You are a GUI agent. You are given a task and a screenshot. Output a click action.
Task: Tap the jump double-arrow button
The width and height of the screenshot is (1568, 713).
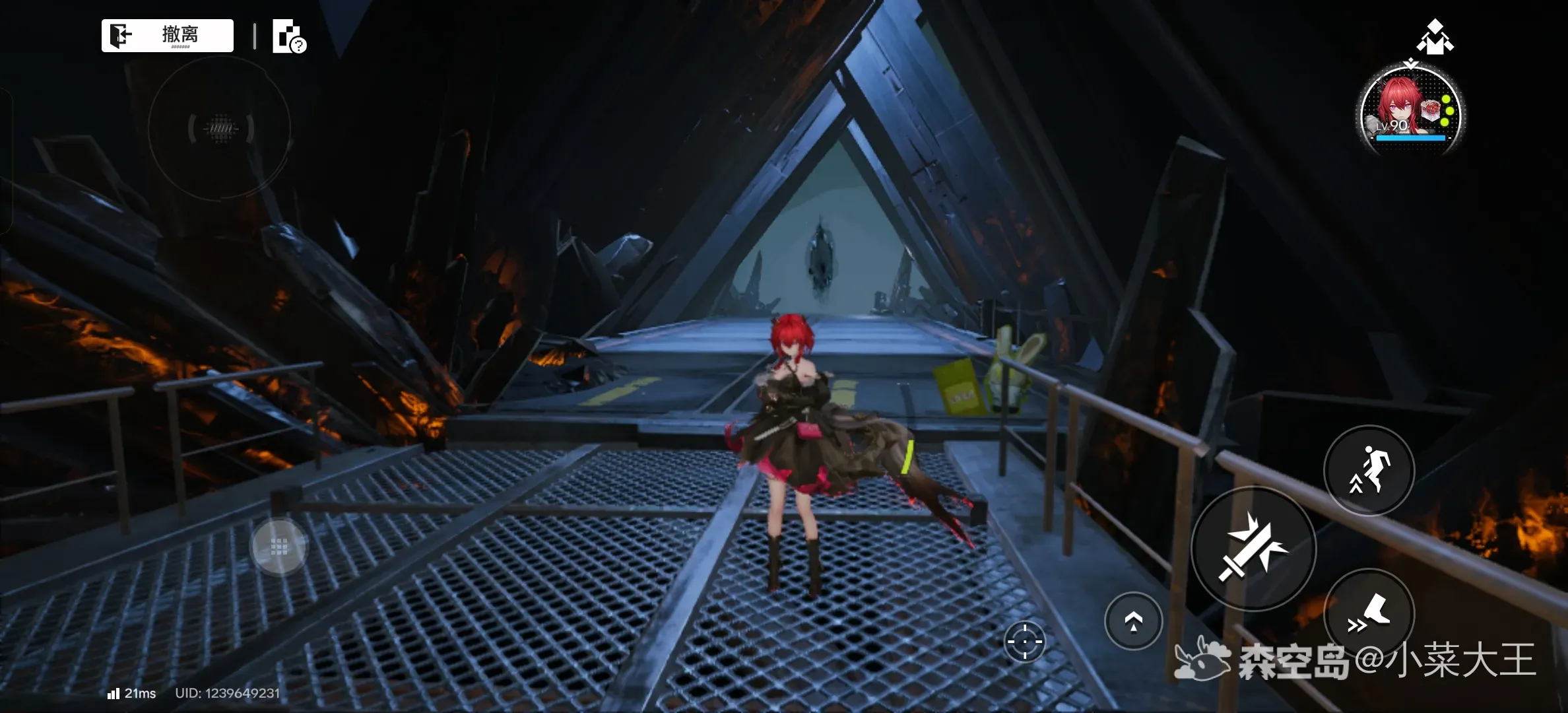[1133, 621]
